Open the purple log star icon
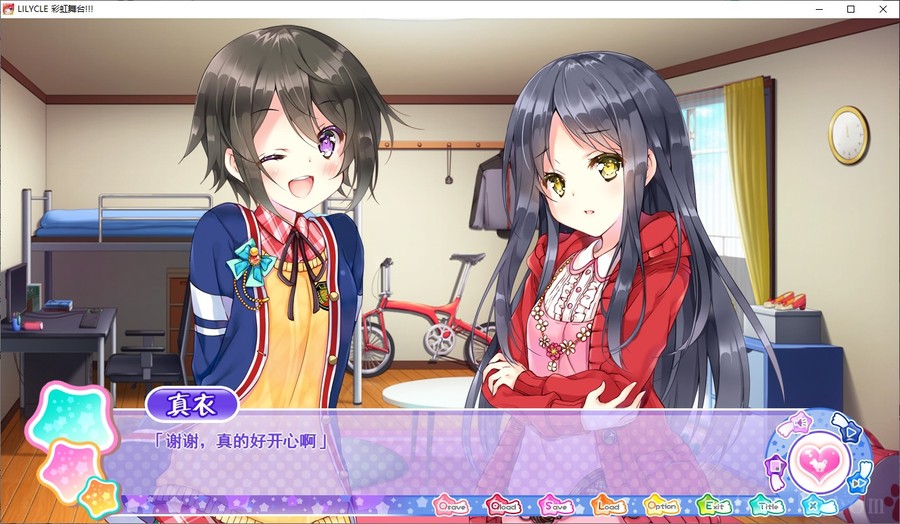This screenshot has width=900, height=524. (x=774, y=466)
